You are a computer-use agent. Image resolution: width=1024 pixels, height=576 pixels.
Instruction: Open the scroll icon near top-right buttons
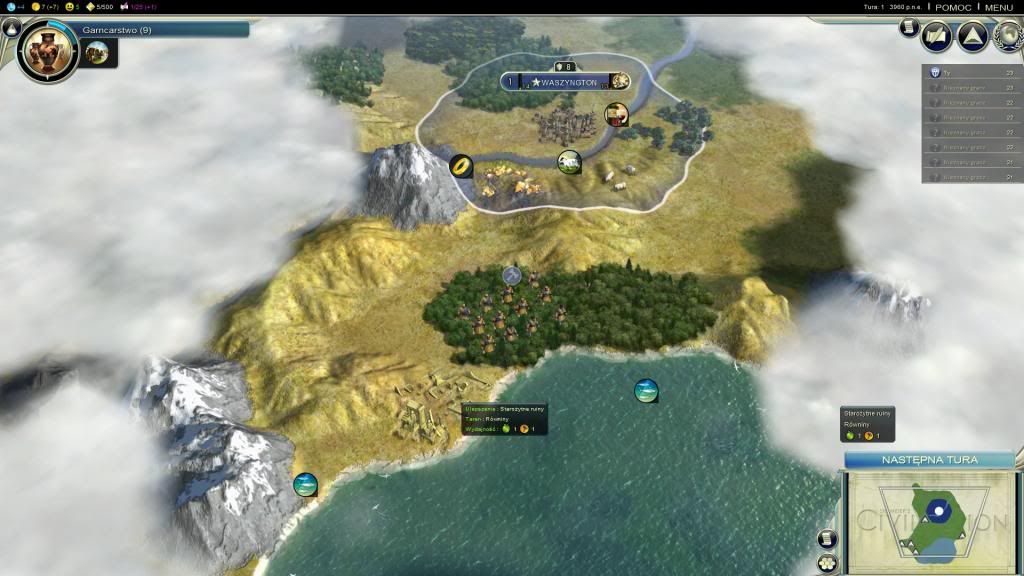click(908, 28)
